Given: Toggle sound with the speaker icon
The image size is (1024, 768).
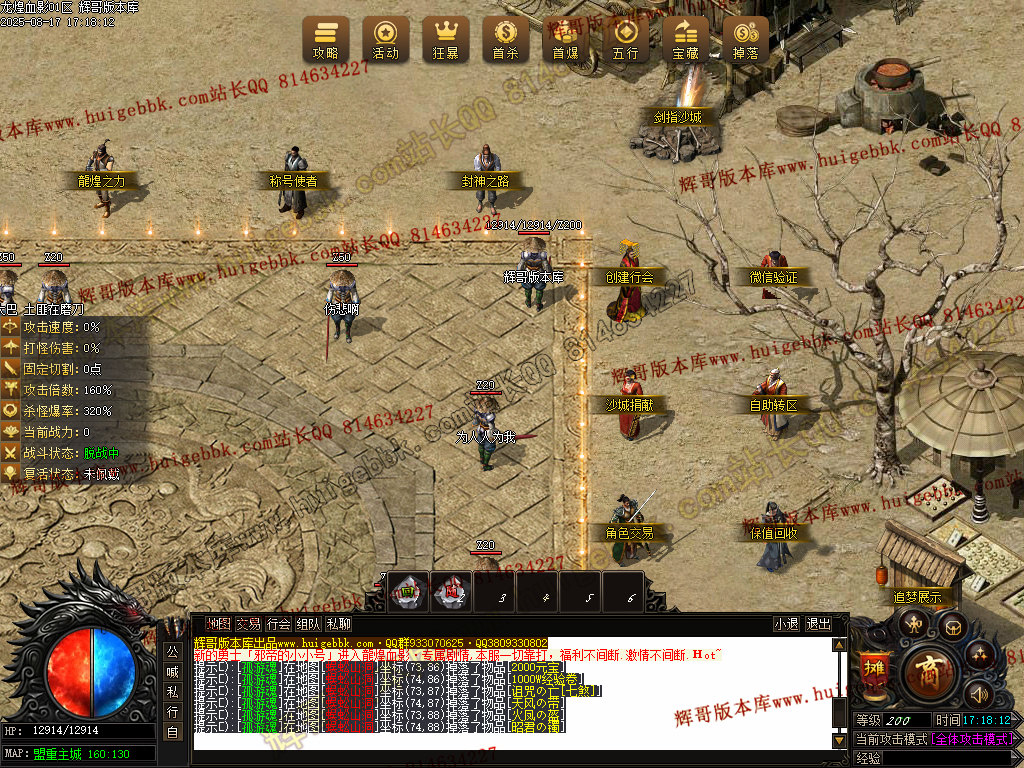Looking at the screenshot, I should tap(978, 693).
